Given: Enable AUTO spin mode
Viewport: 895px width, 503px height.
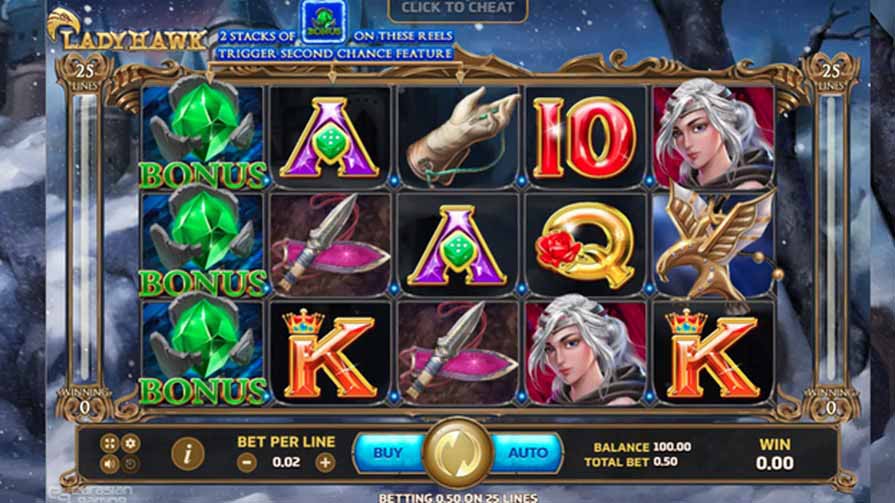Looking at the screenshot, I should coord(527,453).
